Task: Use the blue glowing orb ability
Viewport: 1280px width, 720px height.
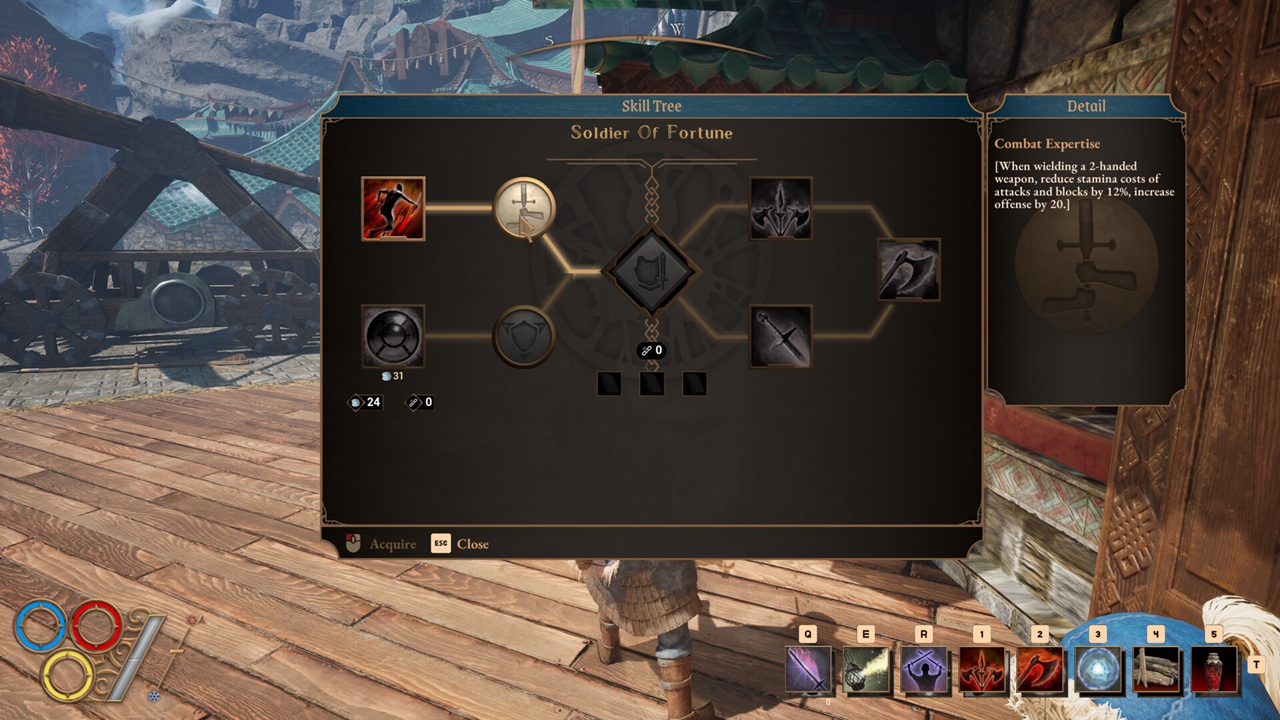Action: point(1098,669)
